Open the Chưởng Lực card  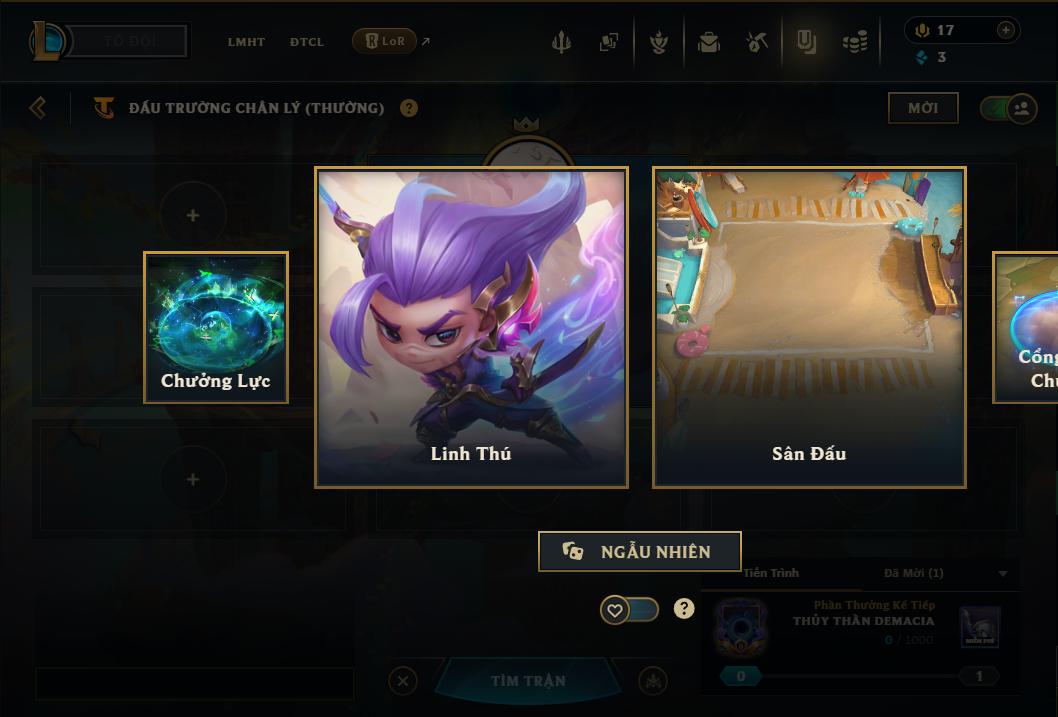[x=216, y=327]
